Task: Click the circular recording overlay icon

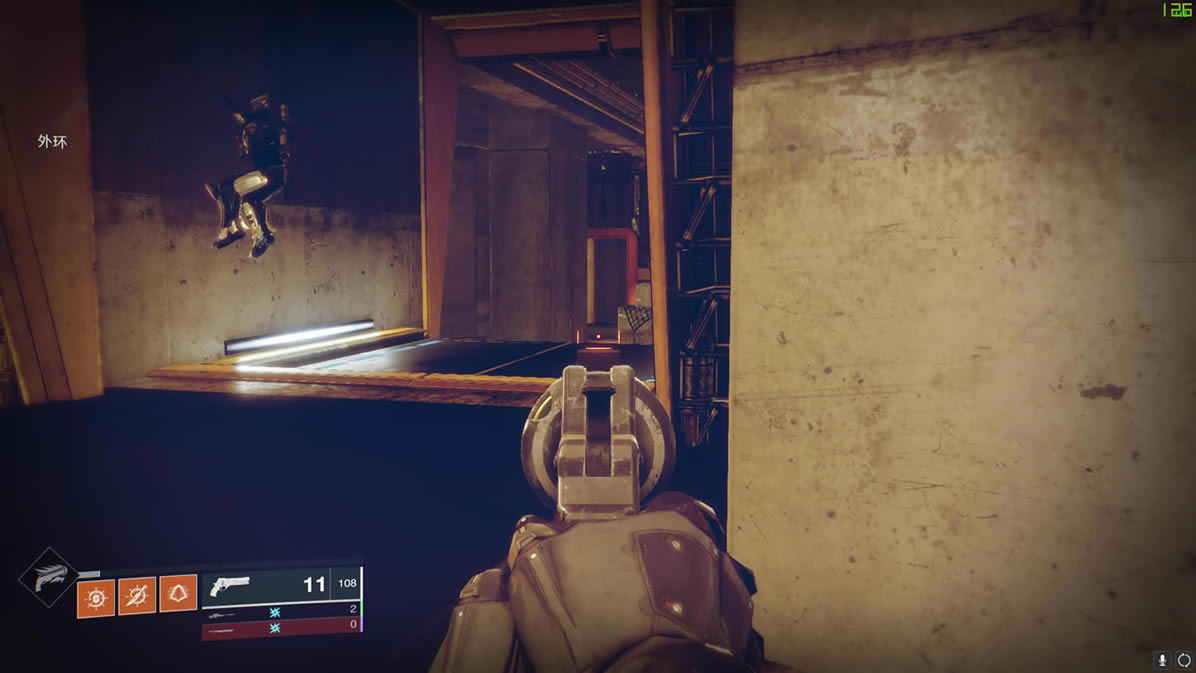Action: [x=1183, y=660]
